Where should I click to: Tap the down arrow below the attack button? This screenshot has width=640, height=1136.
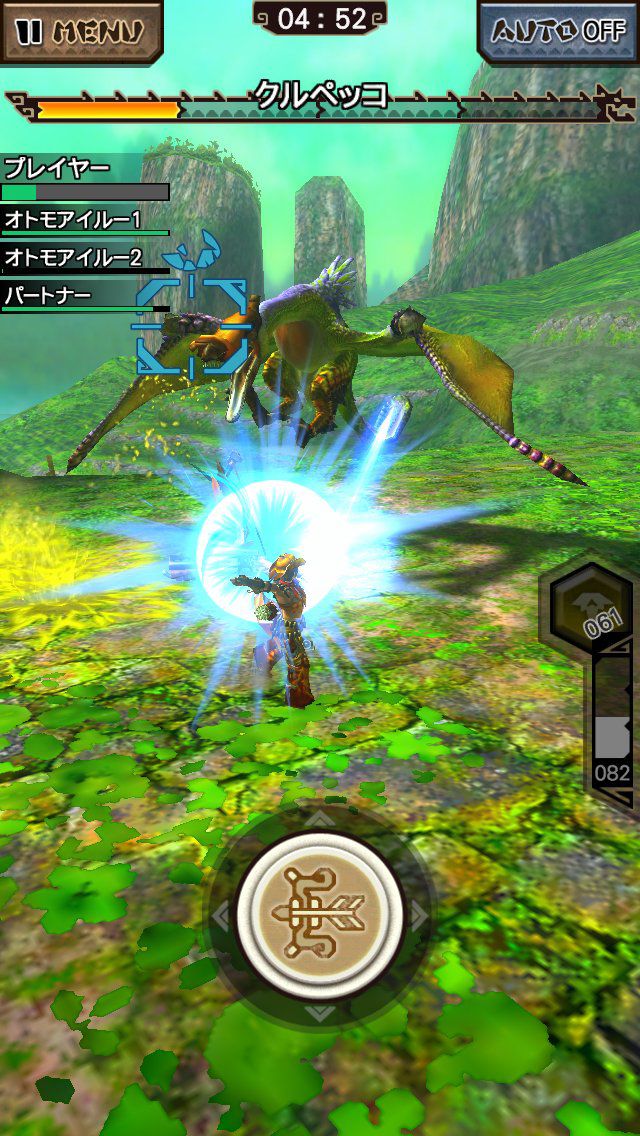[319, 1011]
